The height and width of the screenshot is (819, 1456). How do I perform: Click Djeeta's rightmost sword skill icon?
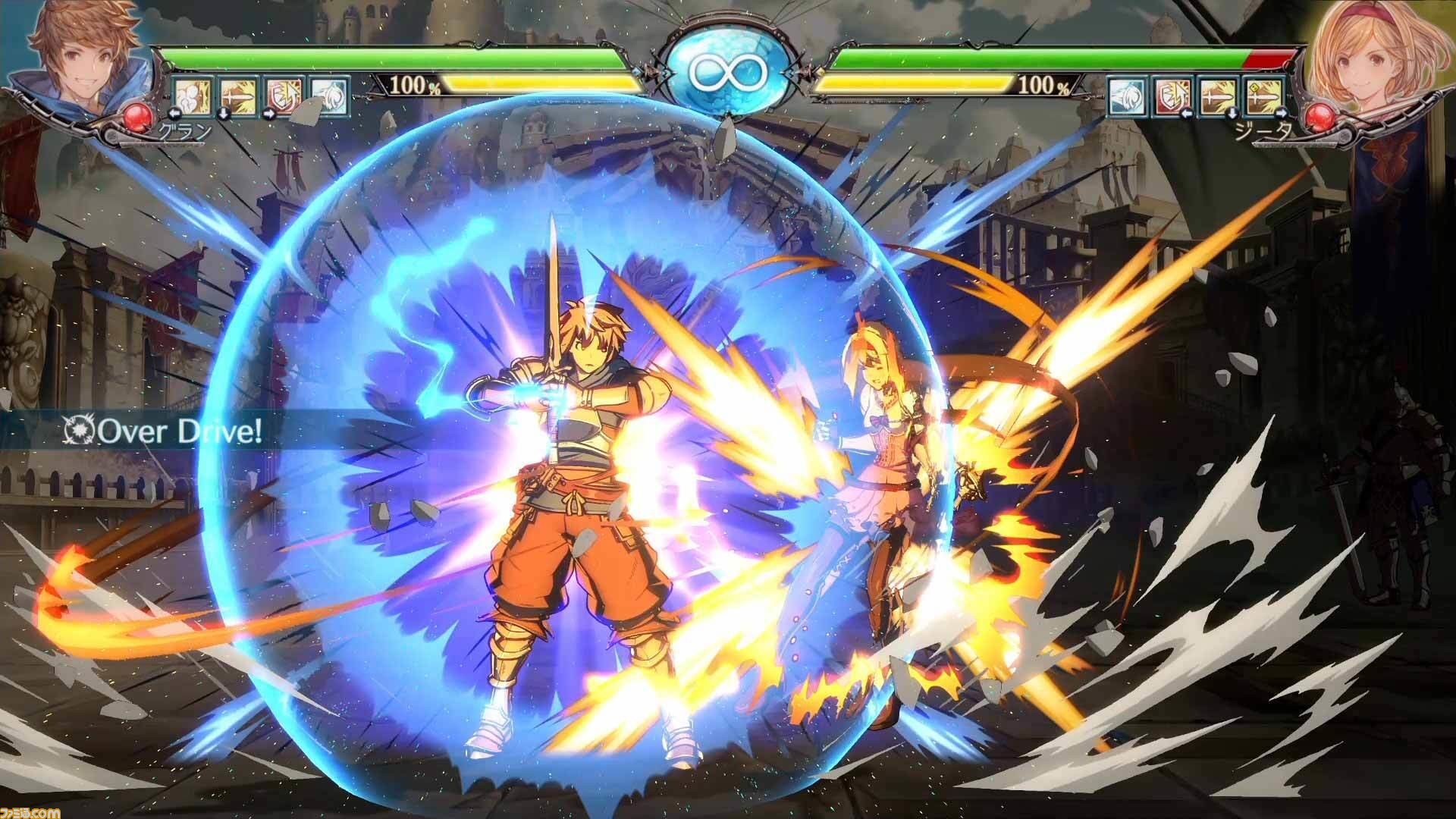1262,96
